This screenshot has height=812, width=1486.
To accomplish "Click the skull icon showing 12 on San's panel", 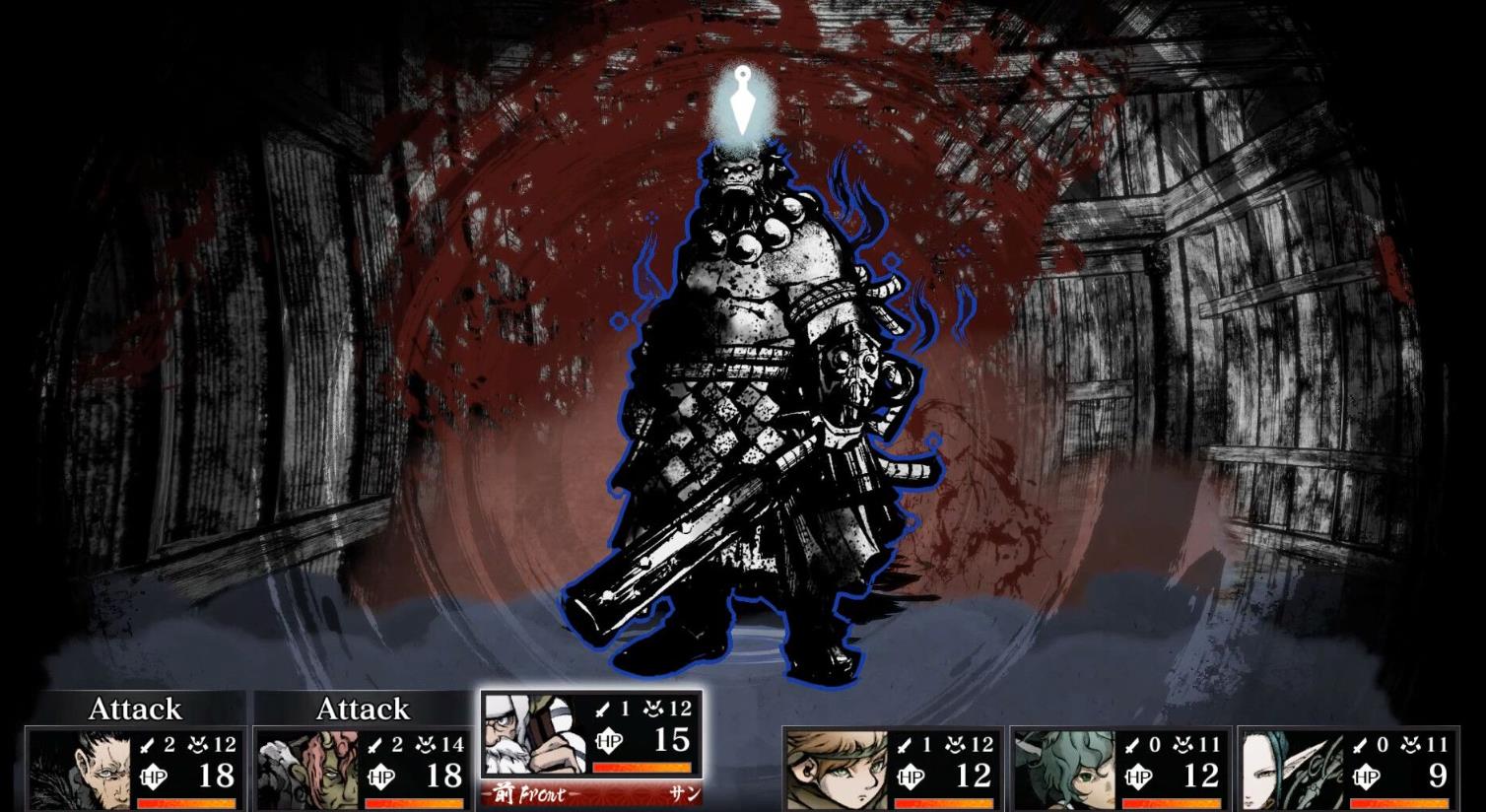I will (652, 710).
